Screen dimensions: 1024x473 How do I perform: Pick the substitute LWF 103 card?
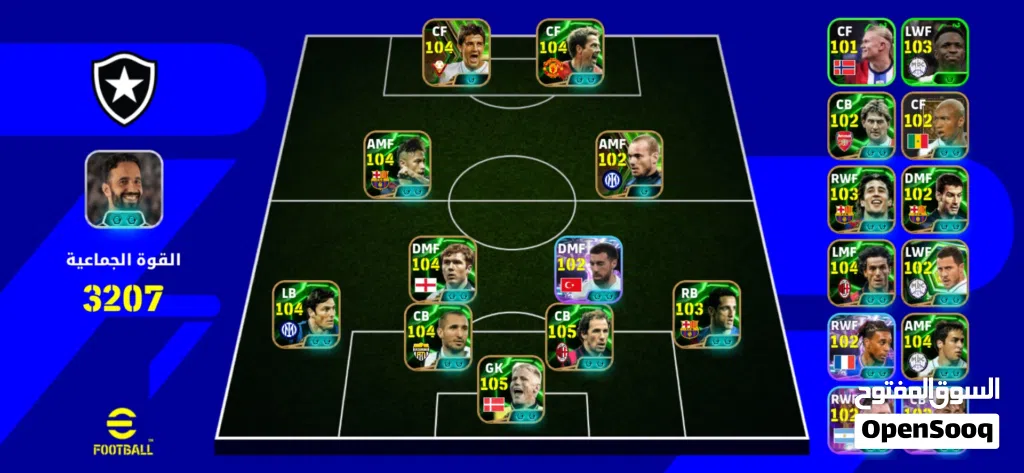[x=935, y=51]
